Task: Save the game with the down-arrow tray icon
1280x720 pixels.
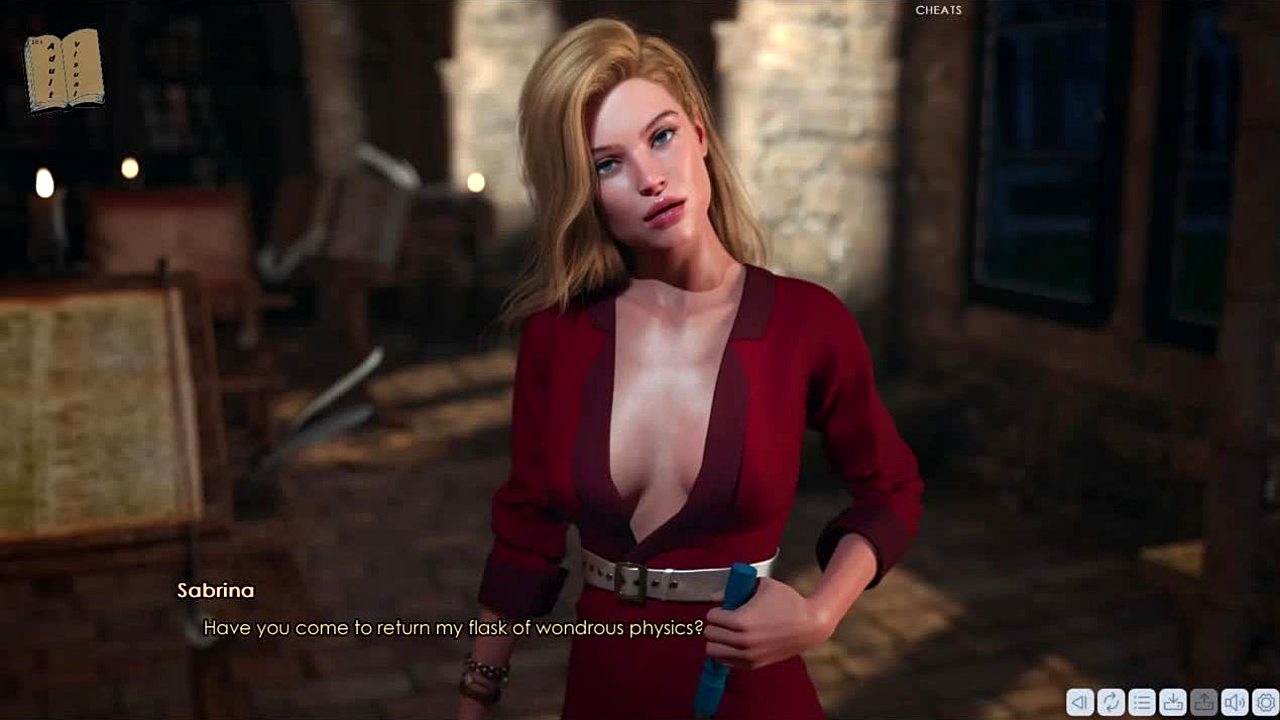Action: tap(1172, 703)
